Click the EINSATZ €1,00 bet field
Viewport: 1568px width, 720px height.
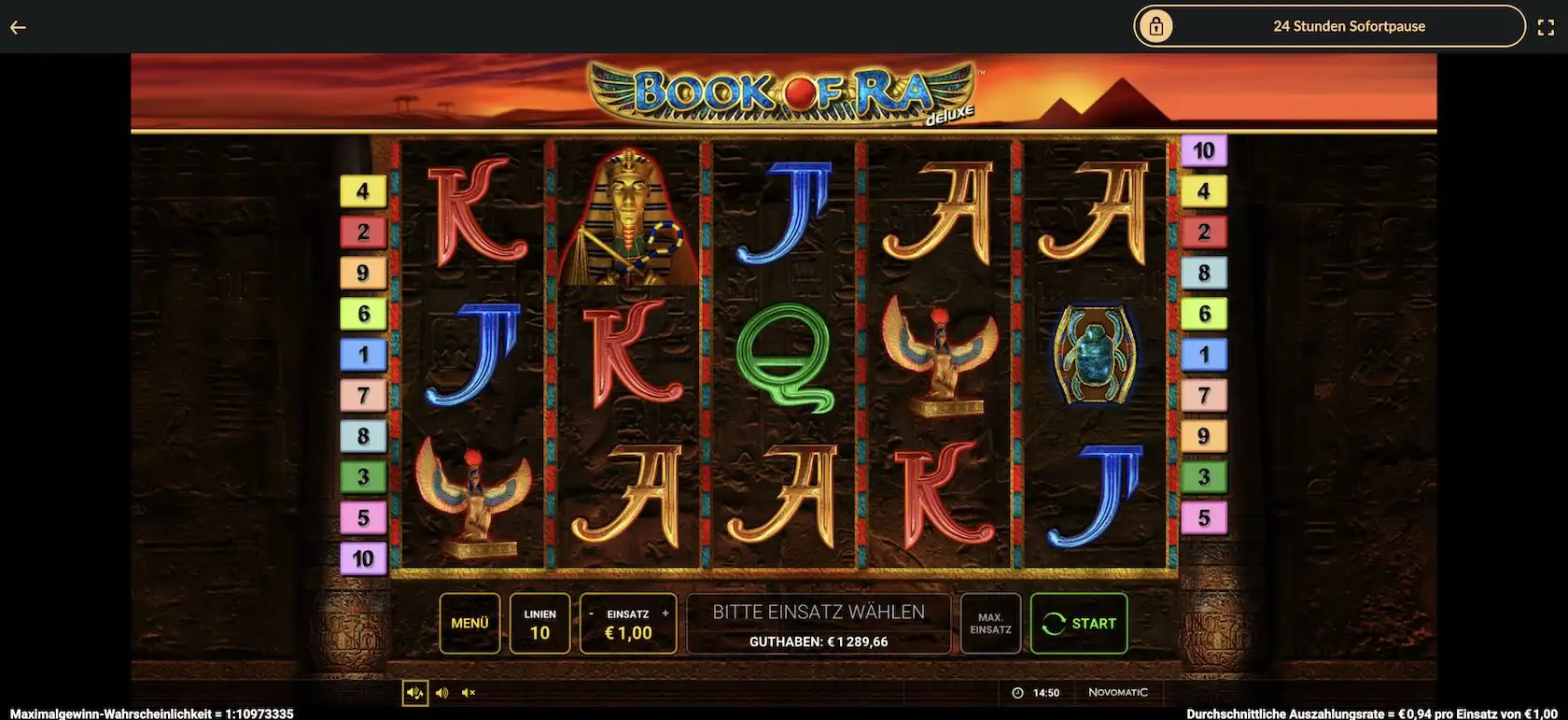pyautogui.click(x=628, y=631)
